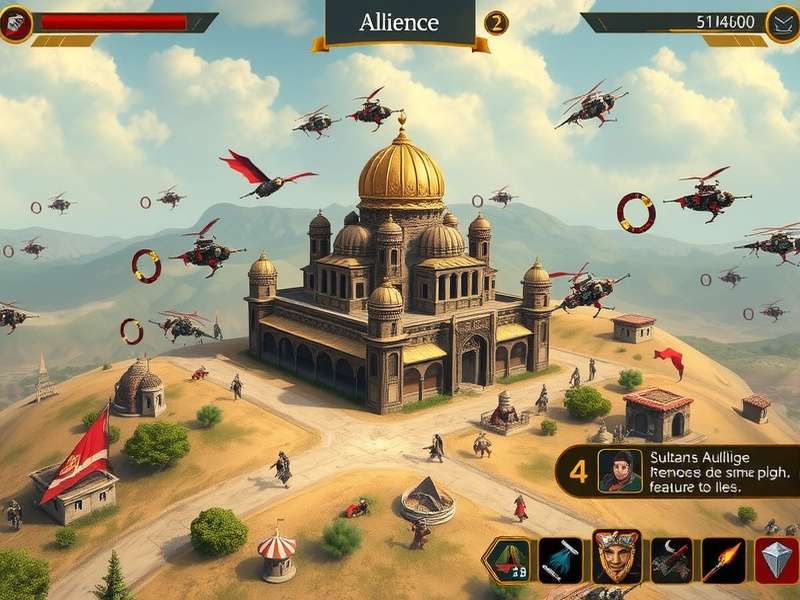Viewport: 800px width, 600px height.
Task: Click the player emblem beside the red bar
Action: tap(15, 23)
